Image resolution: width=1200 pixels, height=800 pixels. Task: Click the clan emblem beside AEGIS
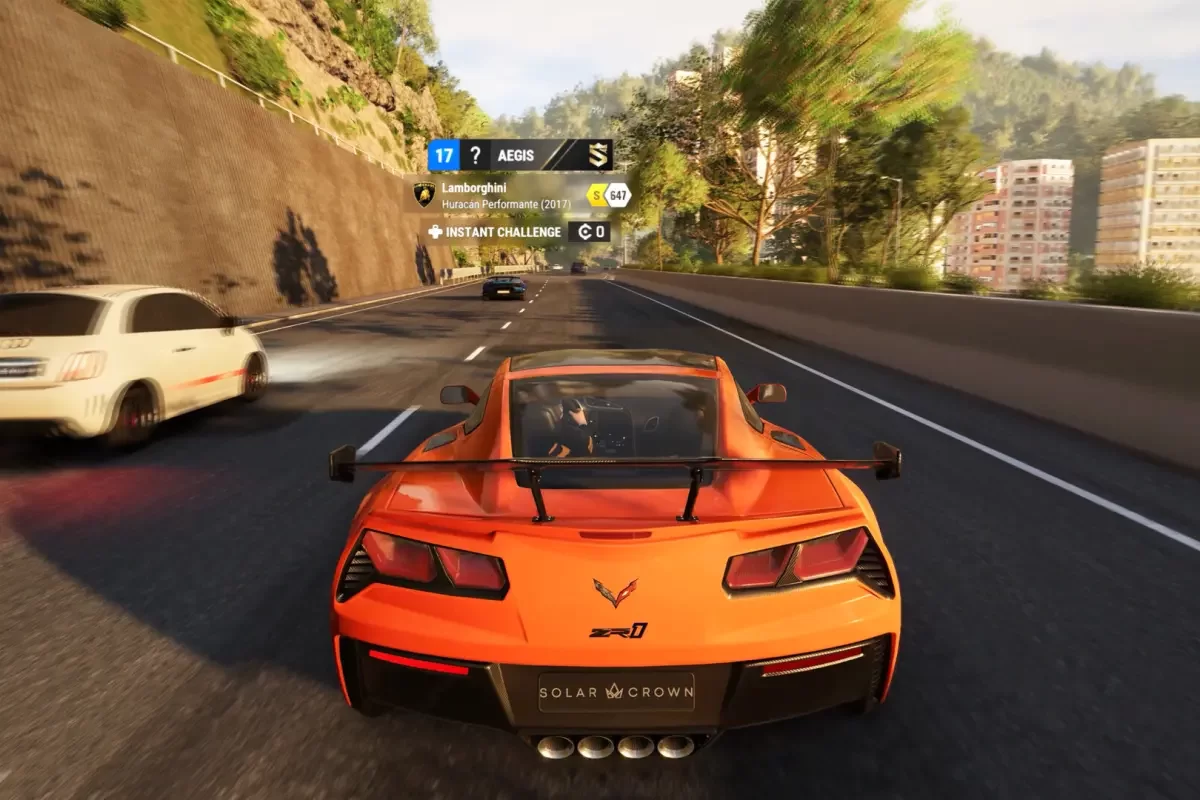coord(598,155)
